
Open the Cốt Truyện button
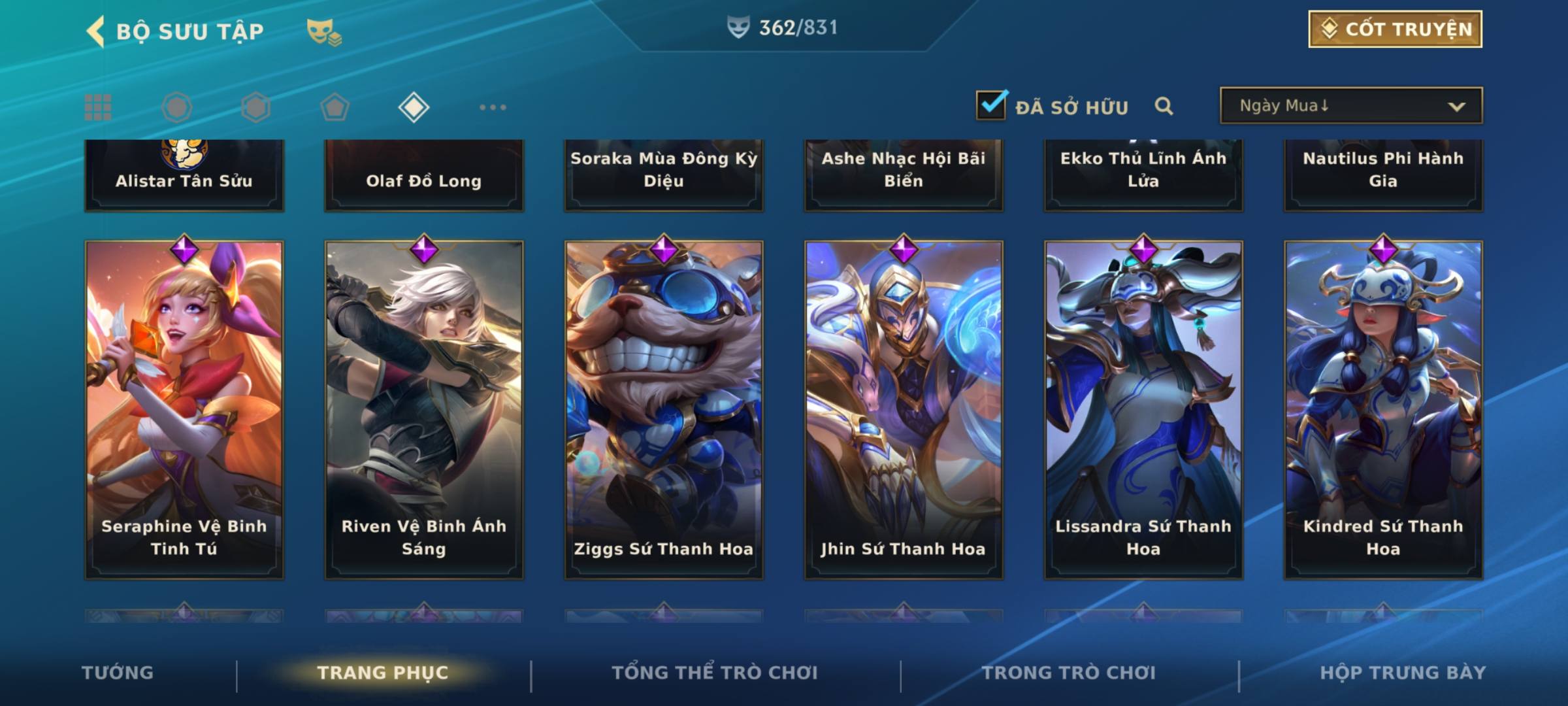click(1395, 29)
